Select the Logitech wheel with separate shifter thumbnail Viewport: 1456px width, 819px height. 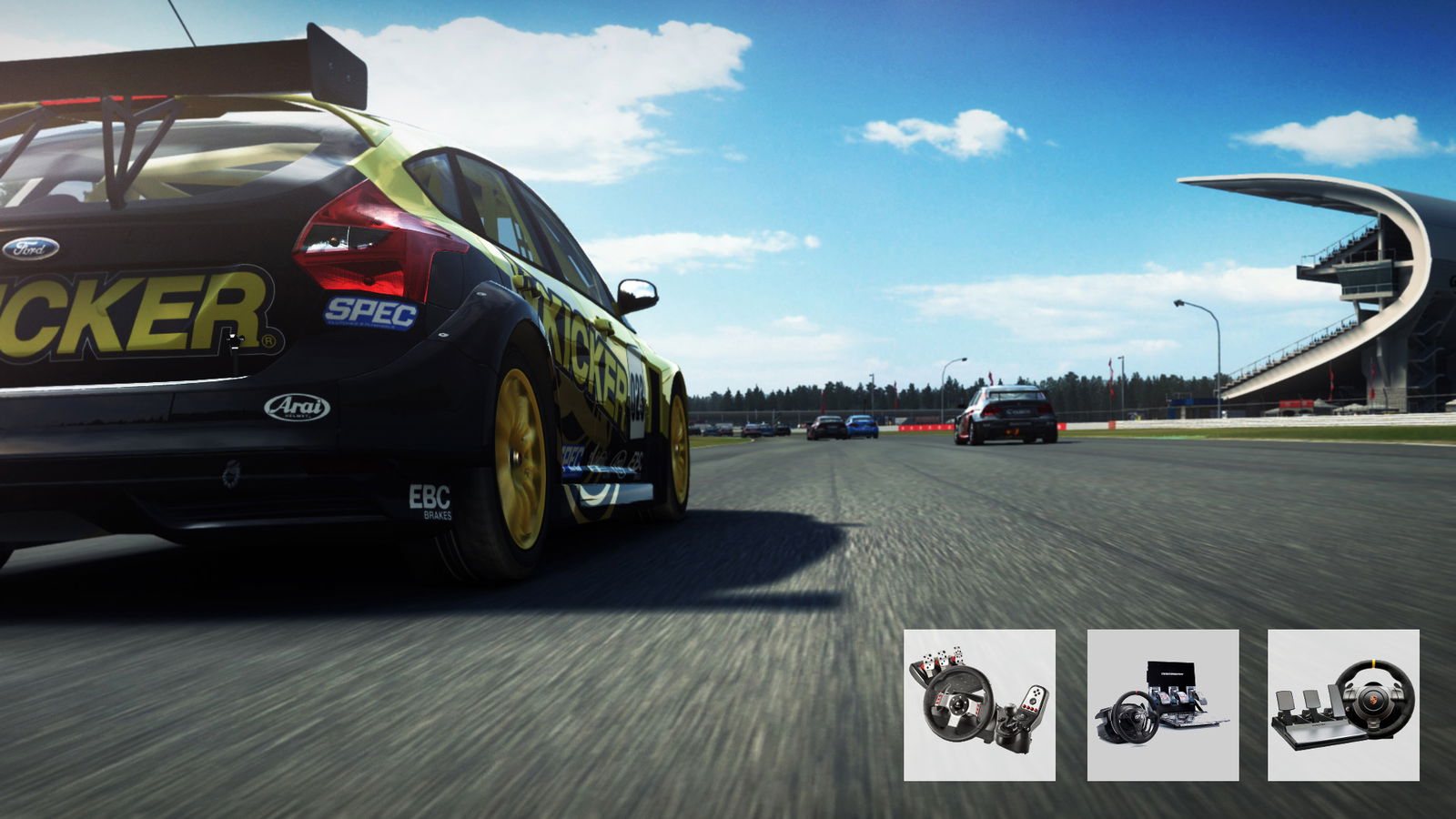(979, 704)
